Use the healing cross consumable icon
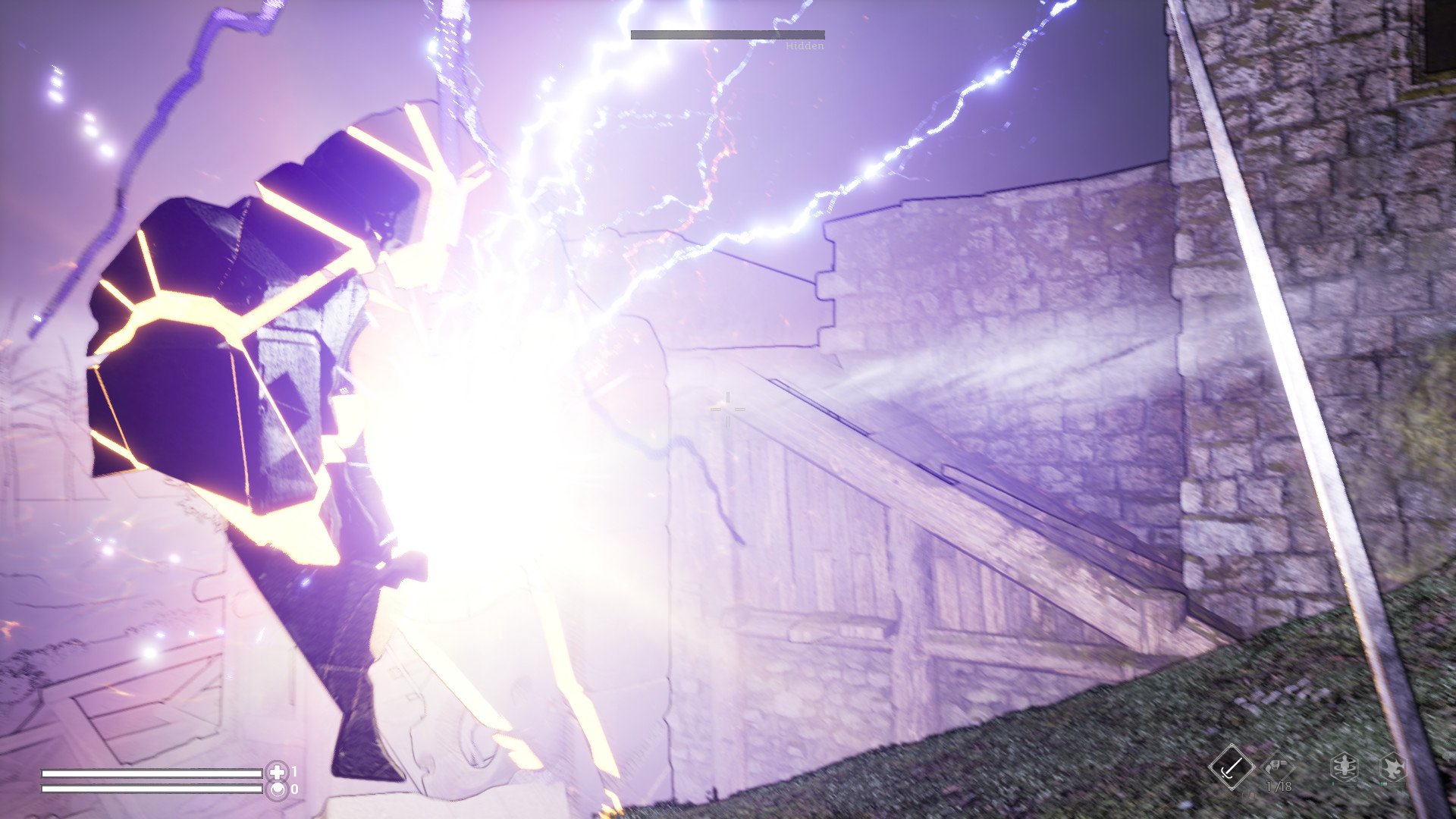 click(277, 773)
